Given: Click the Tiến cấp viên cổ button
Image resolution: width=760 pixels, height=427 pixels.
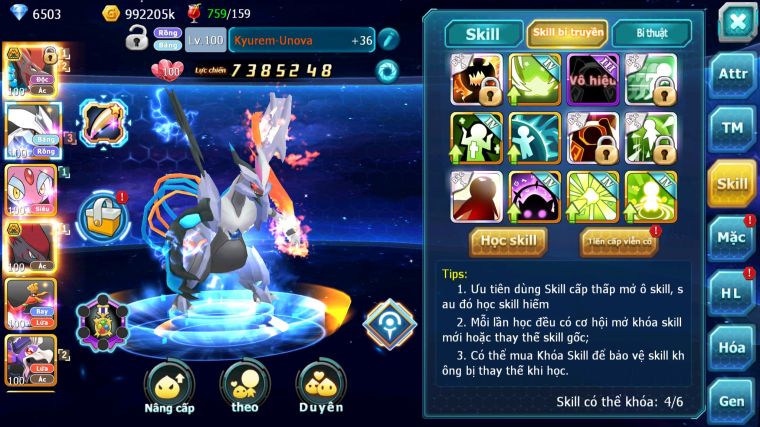Looking at the screenshot, I should (x=618, y=241).
